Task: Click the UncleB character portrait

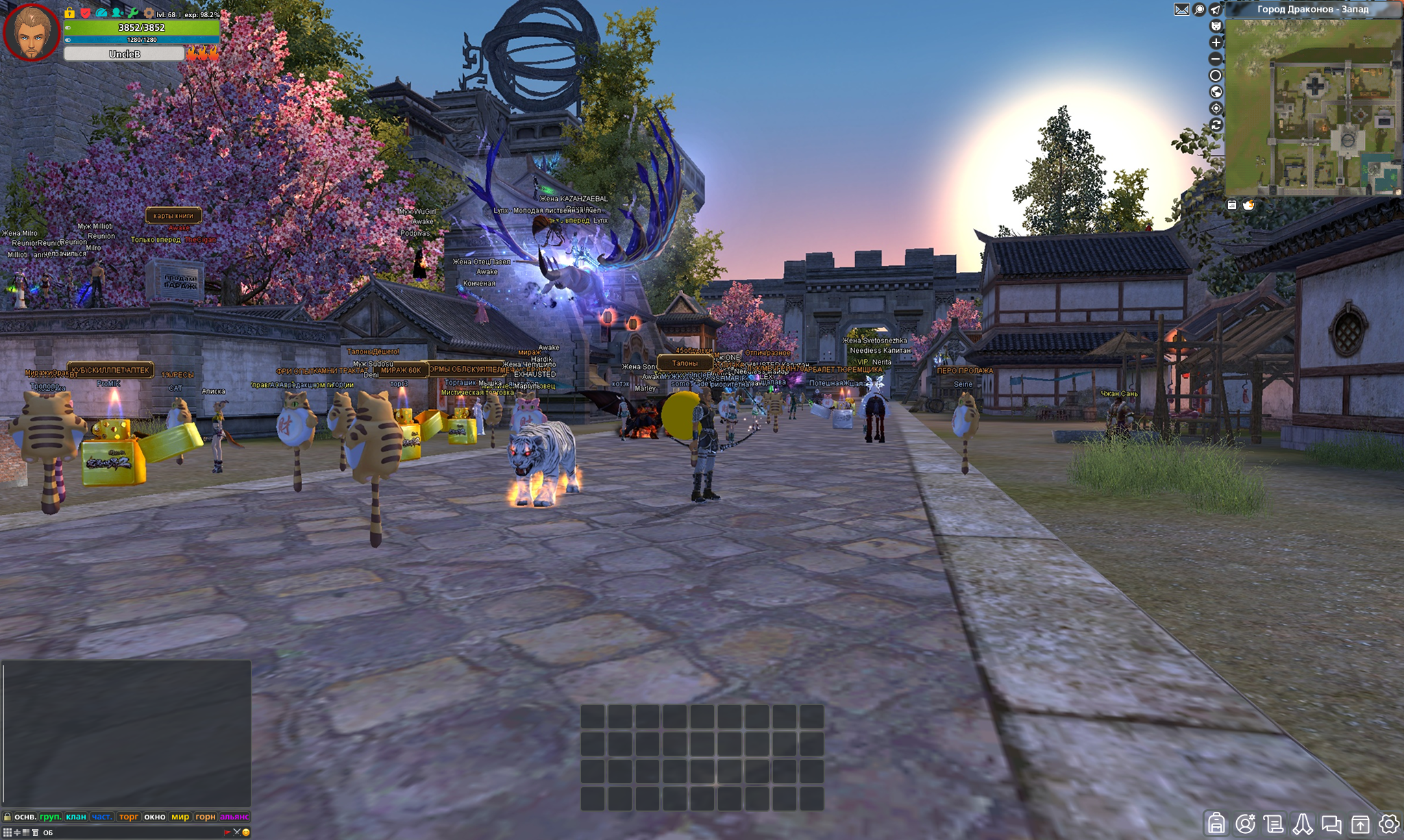Action: pyautogui.click(x=31, y=32)
